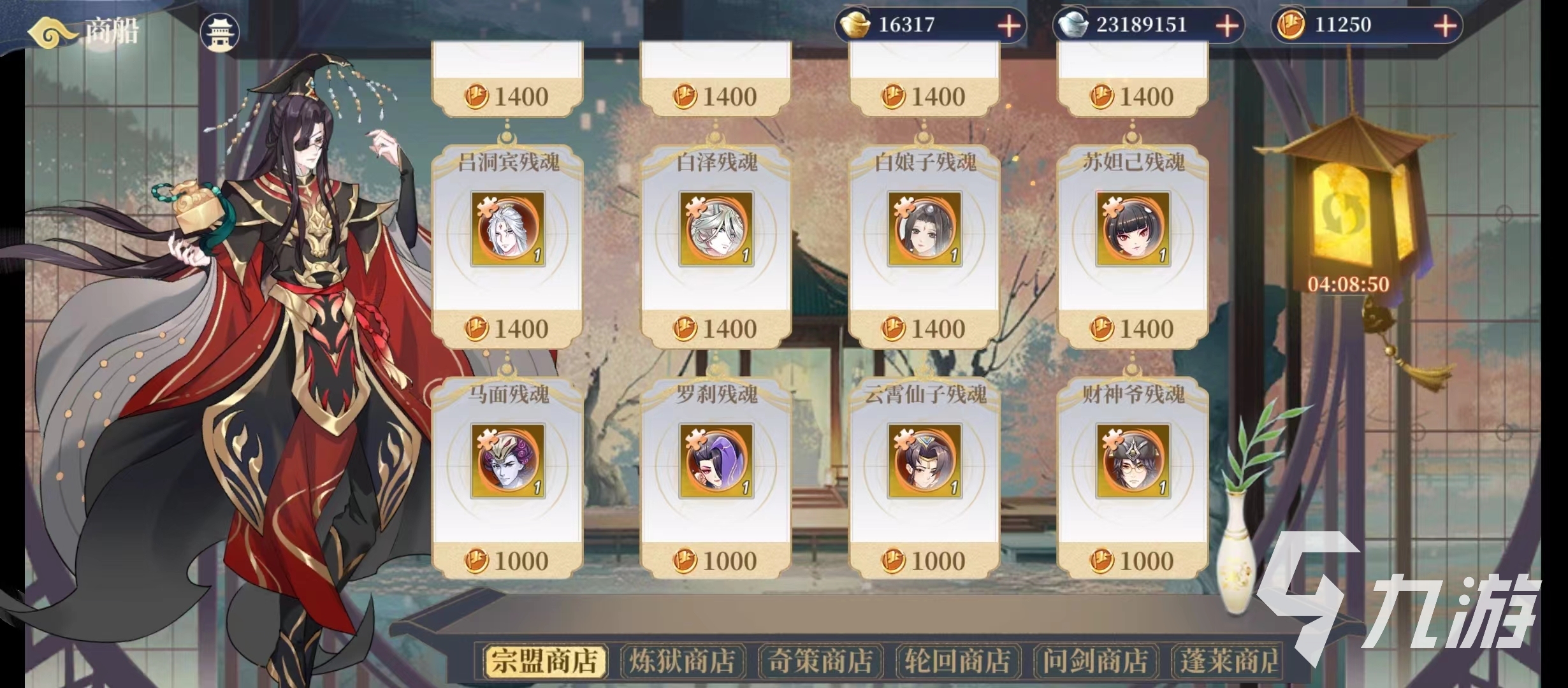Add more guild coins with the plus button
This screenshot has height=688, width=1568.
(1445, 26)
